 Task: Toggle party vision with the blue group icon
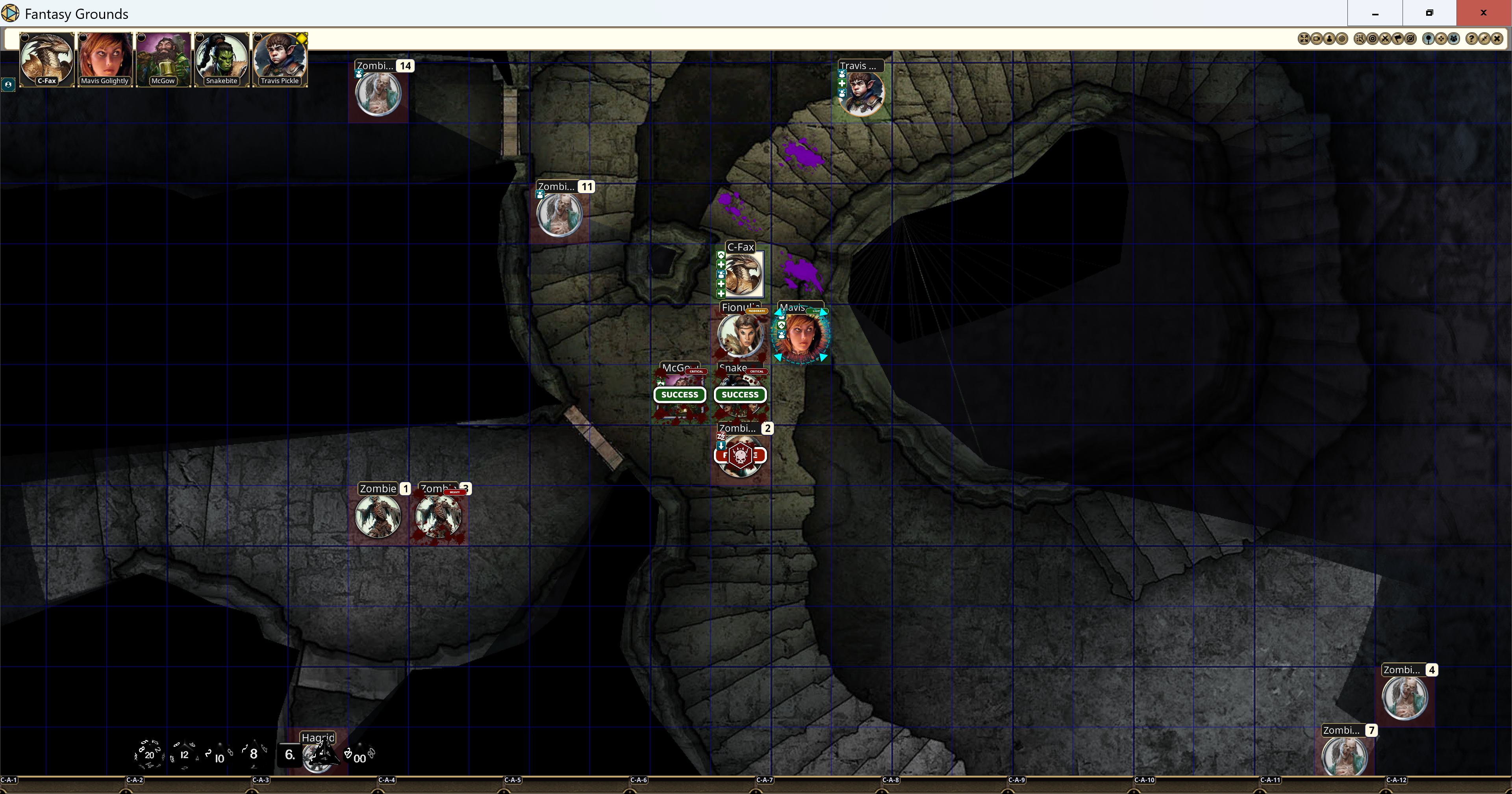click(1454, 39)
